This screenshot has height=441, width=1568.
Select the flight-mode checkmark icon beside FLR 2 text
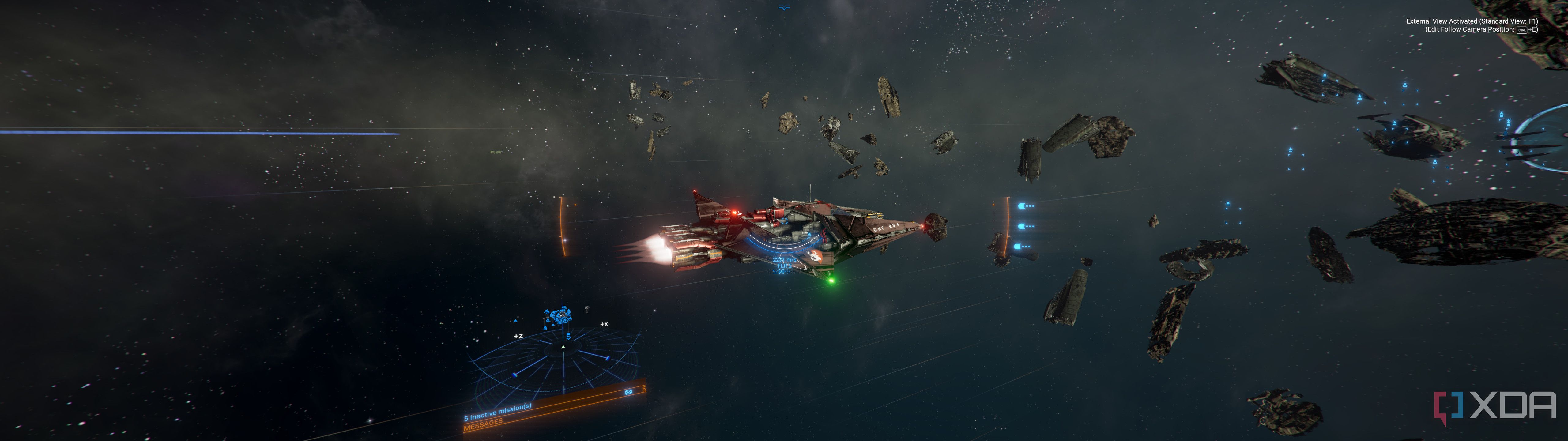pyautogui.click(x=775, y=272)
